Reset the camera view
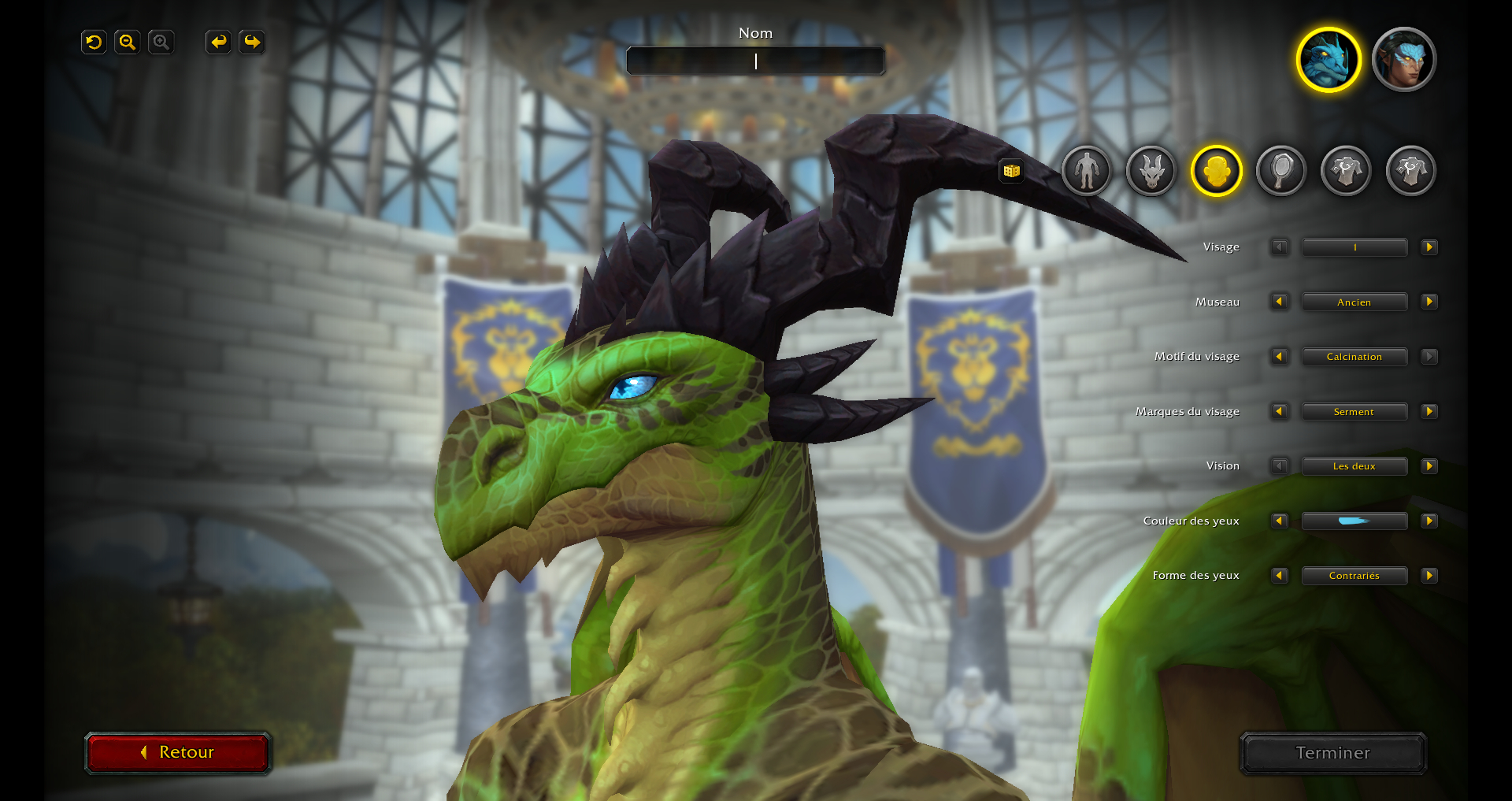1512x801 pixels. click(x=94, y=42)
